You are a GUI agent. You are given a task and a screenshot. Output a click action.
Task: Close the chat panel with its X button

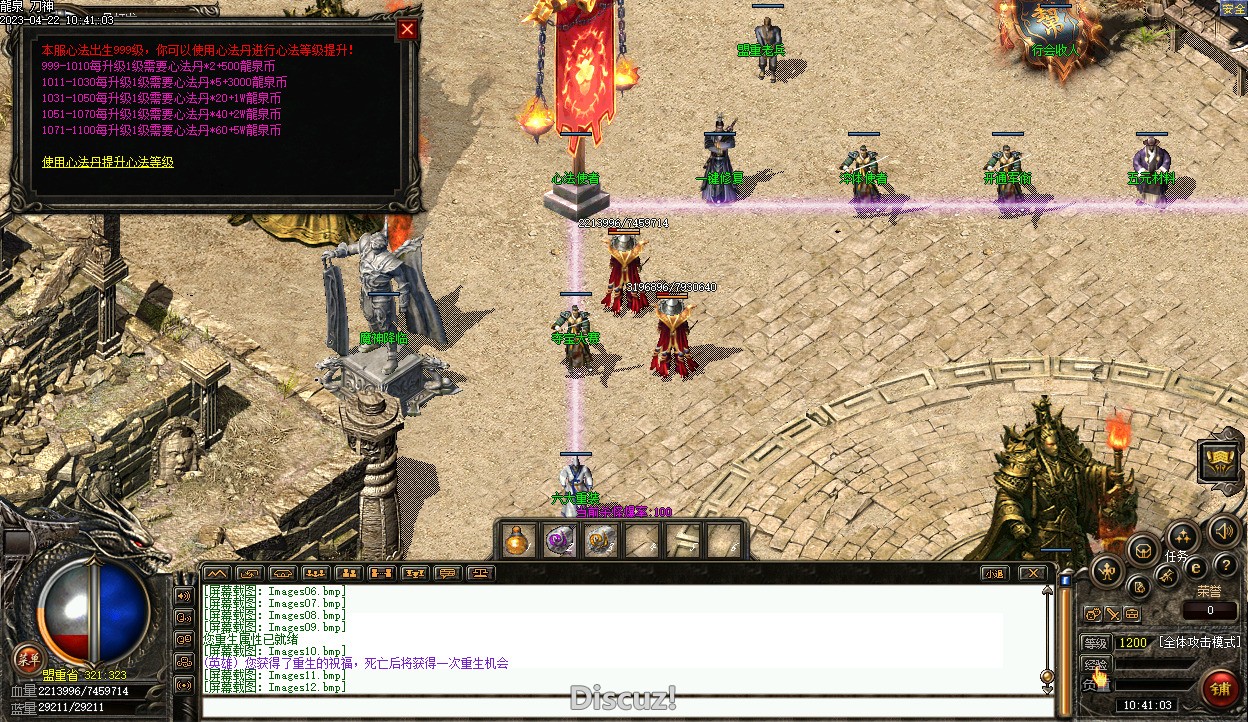1032,574
